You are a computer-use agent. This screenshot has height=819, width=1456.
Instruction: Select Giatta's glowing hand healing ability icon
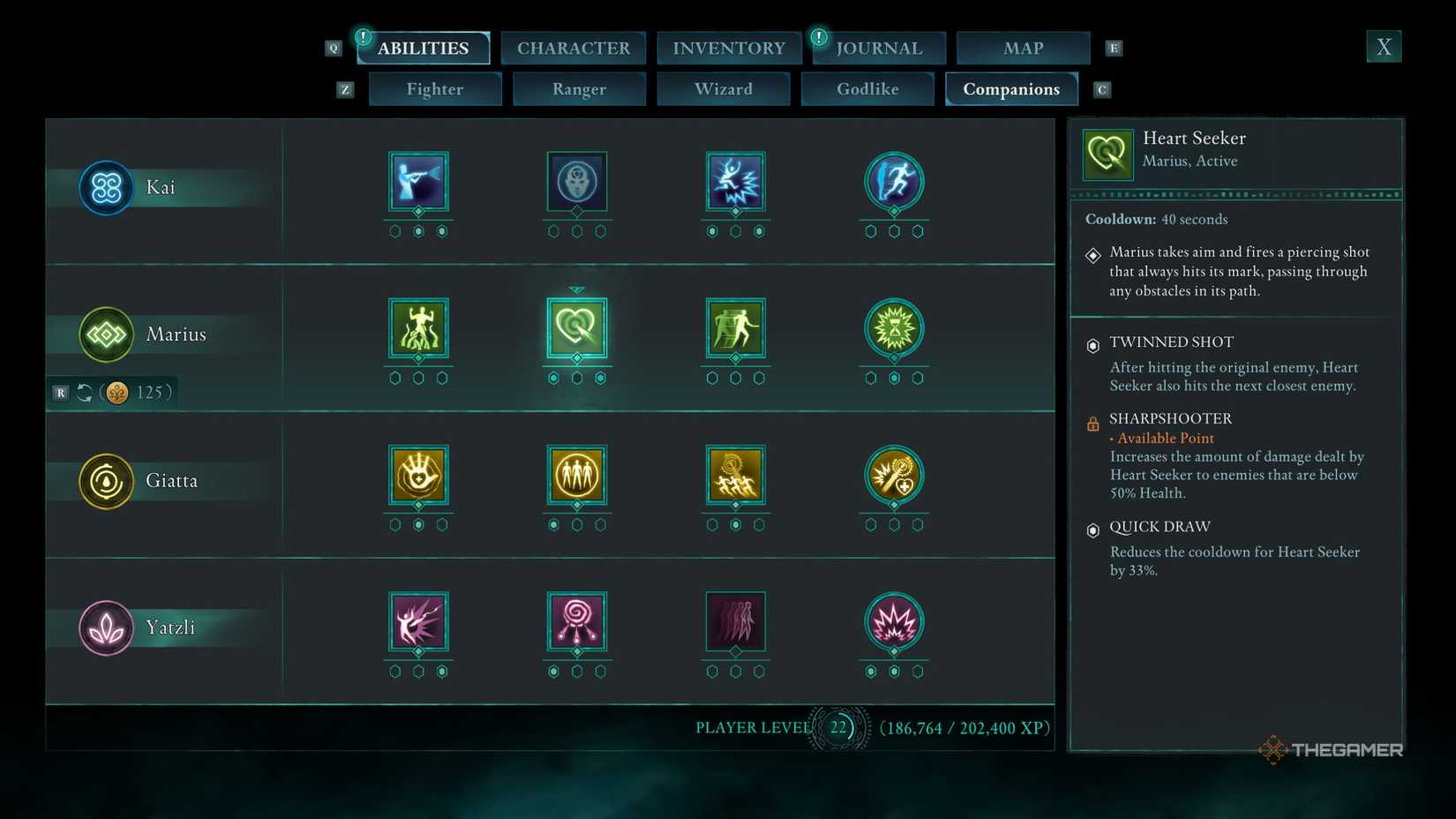pyautogui.click(x=418, y=476)
